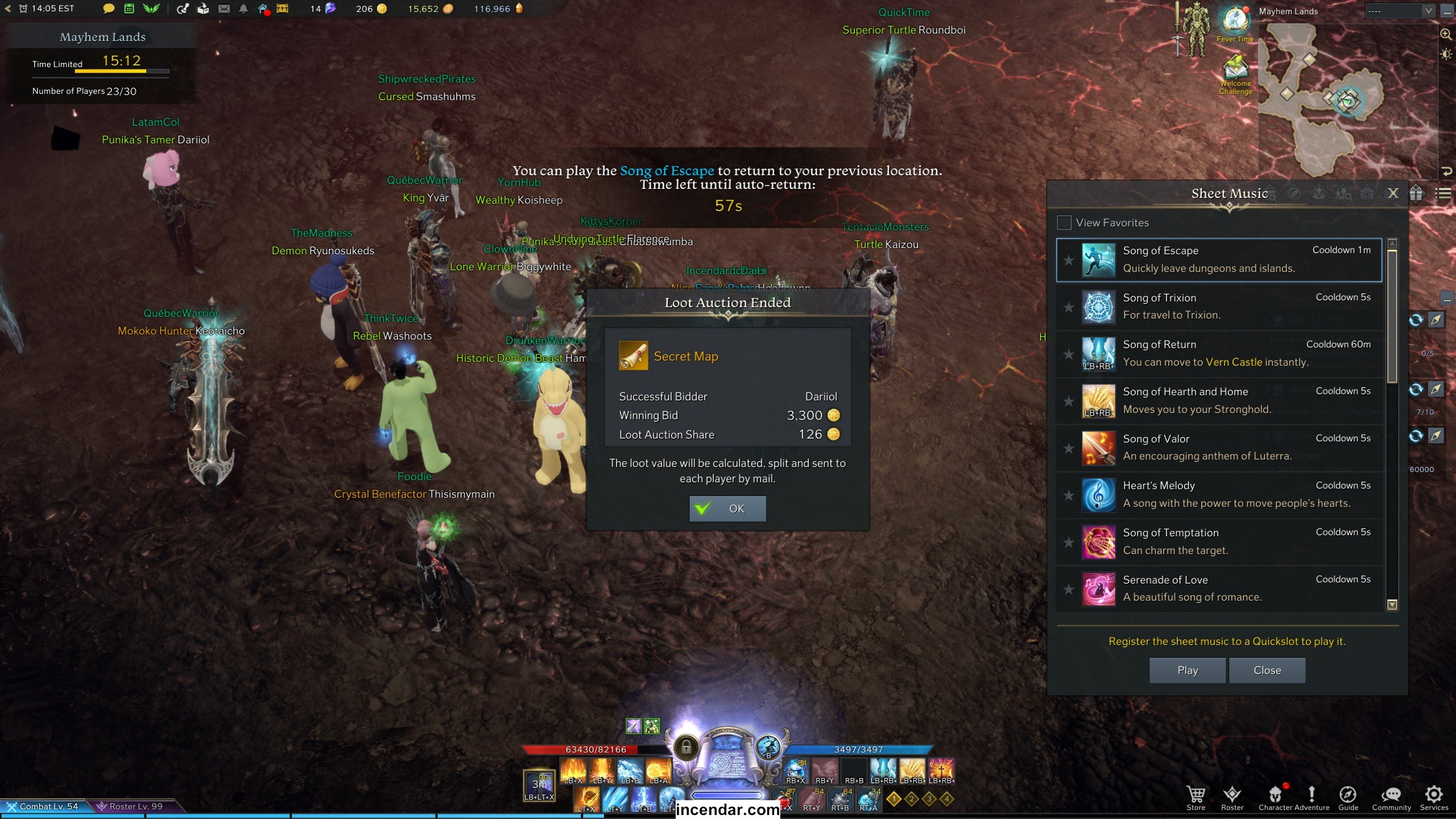Play the selected sheet music

1187,671
